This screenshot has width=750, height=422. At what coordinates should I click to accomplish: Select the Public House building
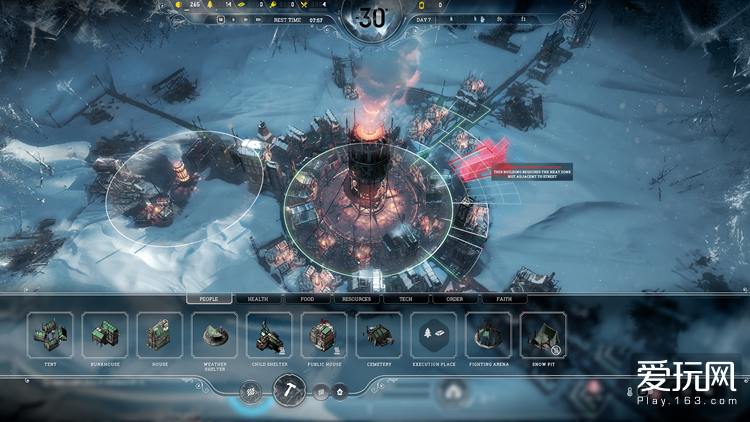tap(324, 335)
